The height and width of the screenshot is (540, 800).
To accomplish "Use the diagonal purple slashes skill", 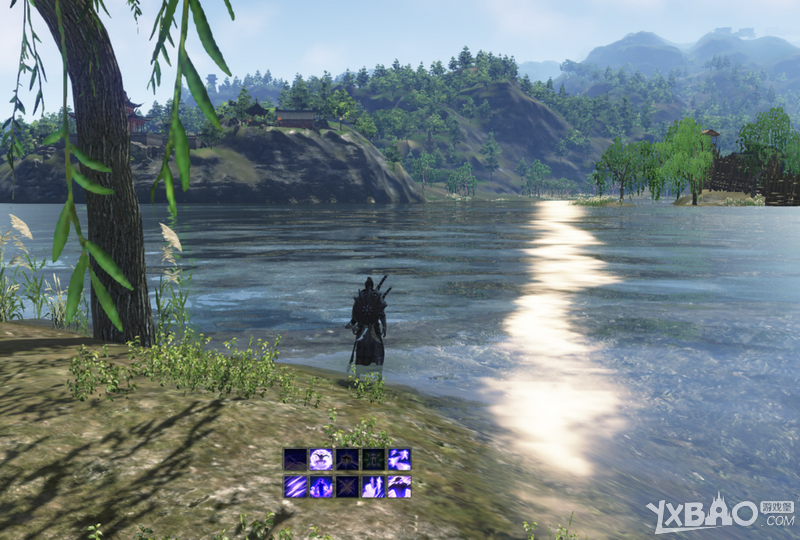I will pos(295,486).
